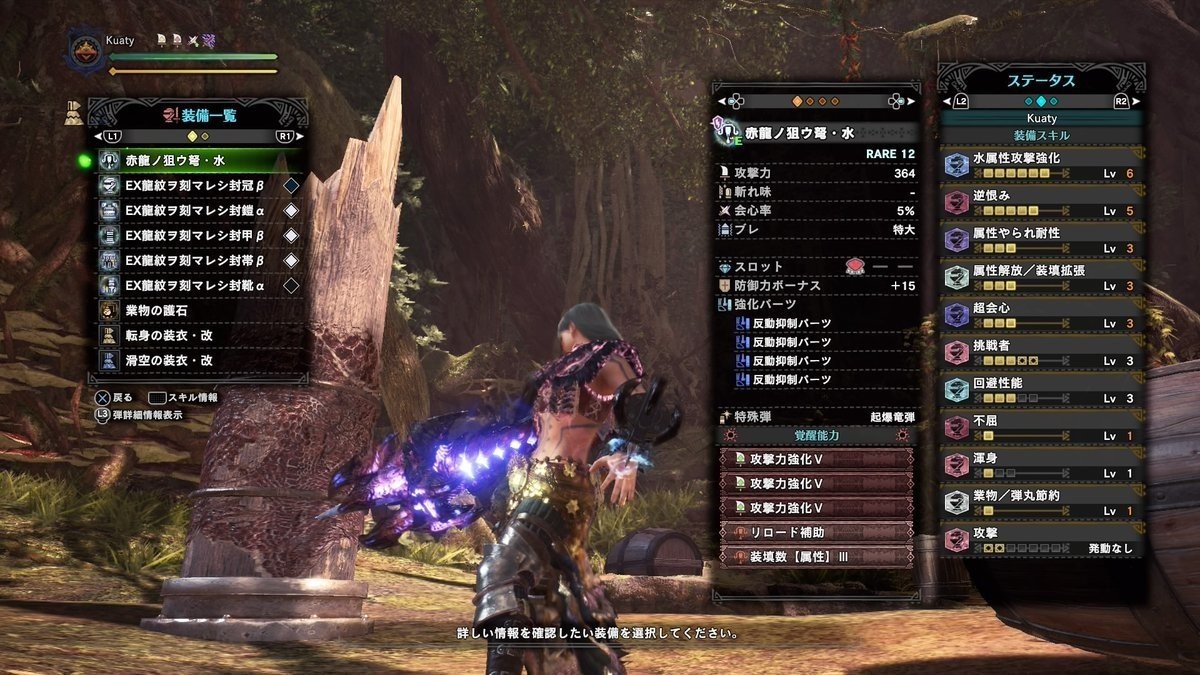Select EX龍紋ヲ刻マレシ封帯β waist armor

pyautogui.click(x=200, y=261)
